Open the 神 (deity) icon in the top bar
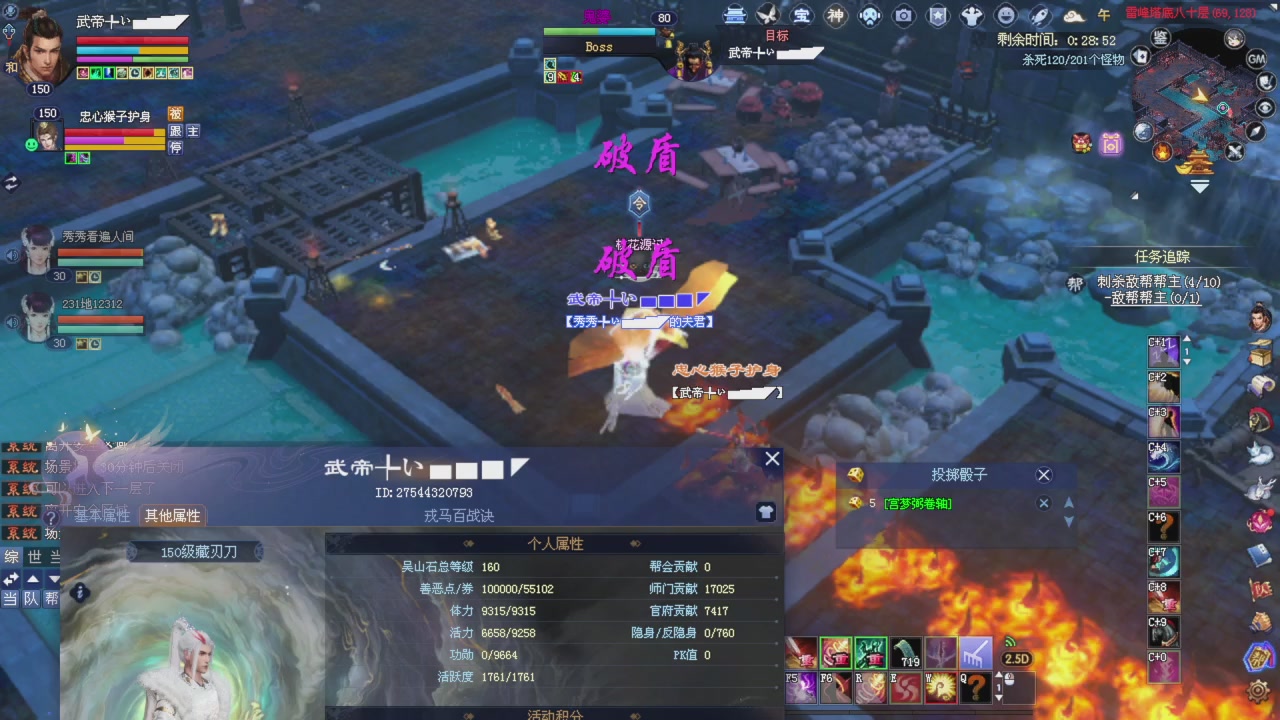Image resolution: width=1280 pixels, height=720 pixels. (x=836, y=15)
